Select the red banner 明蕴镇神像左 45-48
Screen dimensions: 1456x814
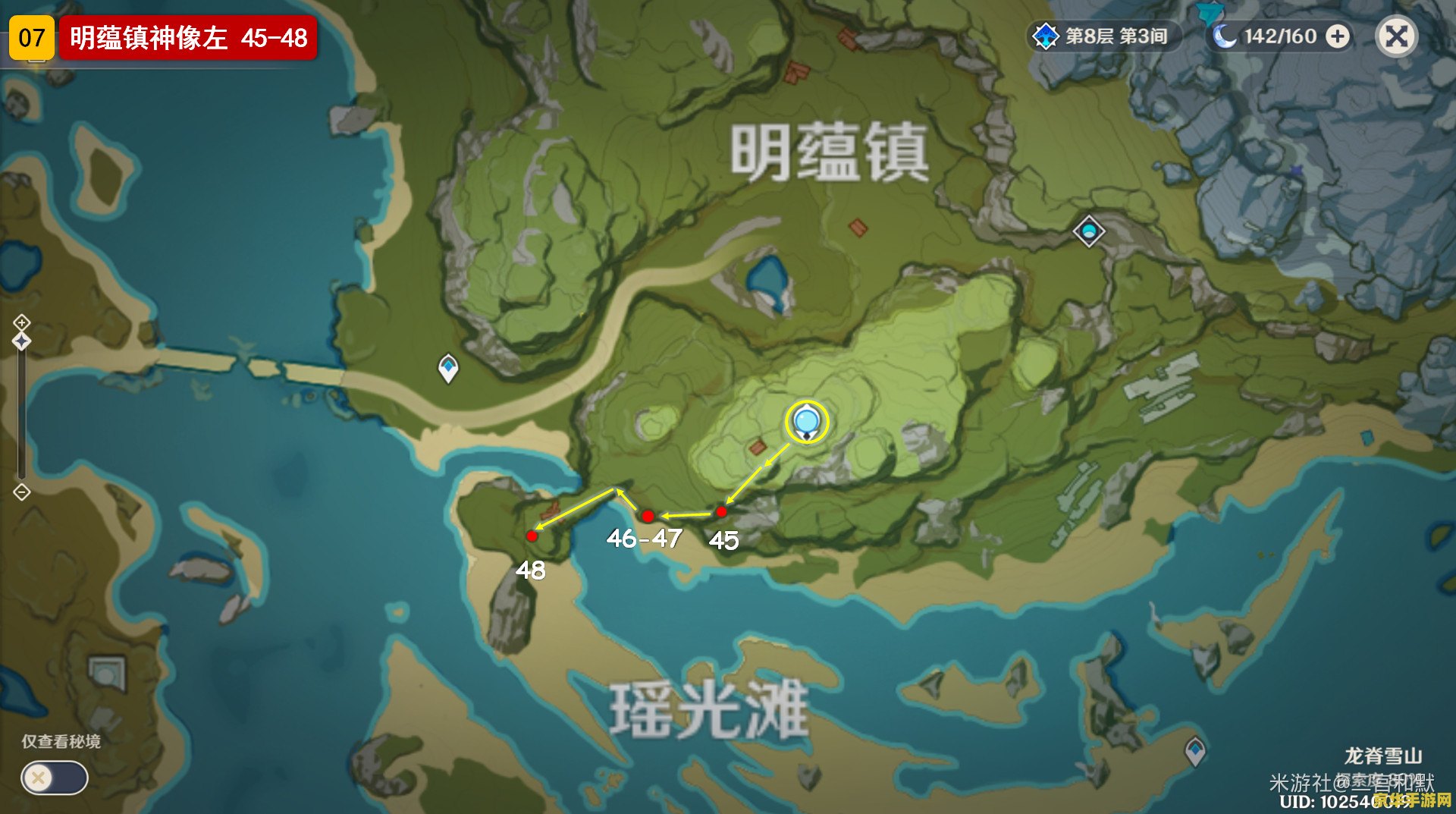coord(190,33)
